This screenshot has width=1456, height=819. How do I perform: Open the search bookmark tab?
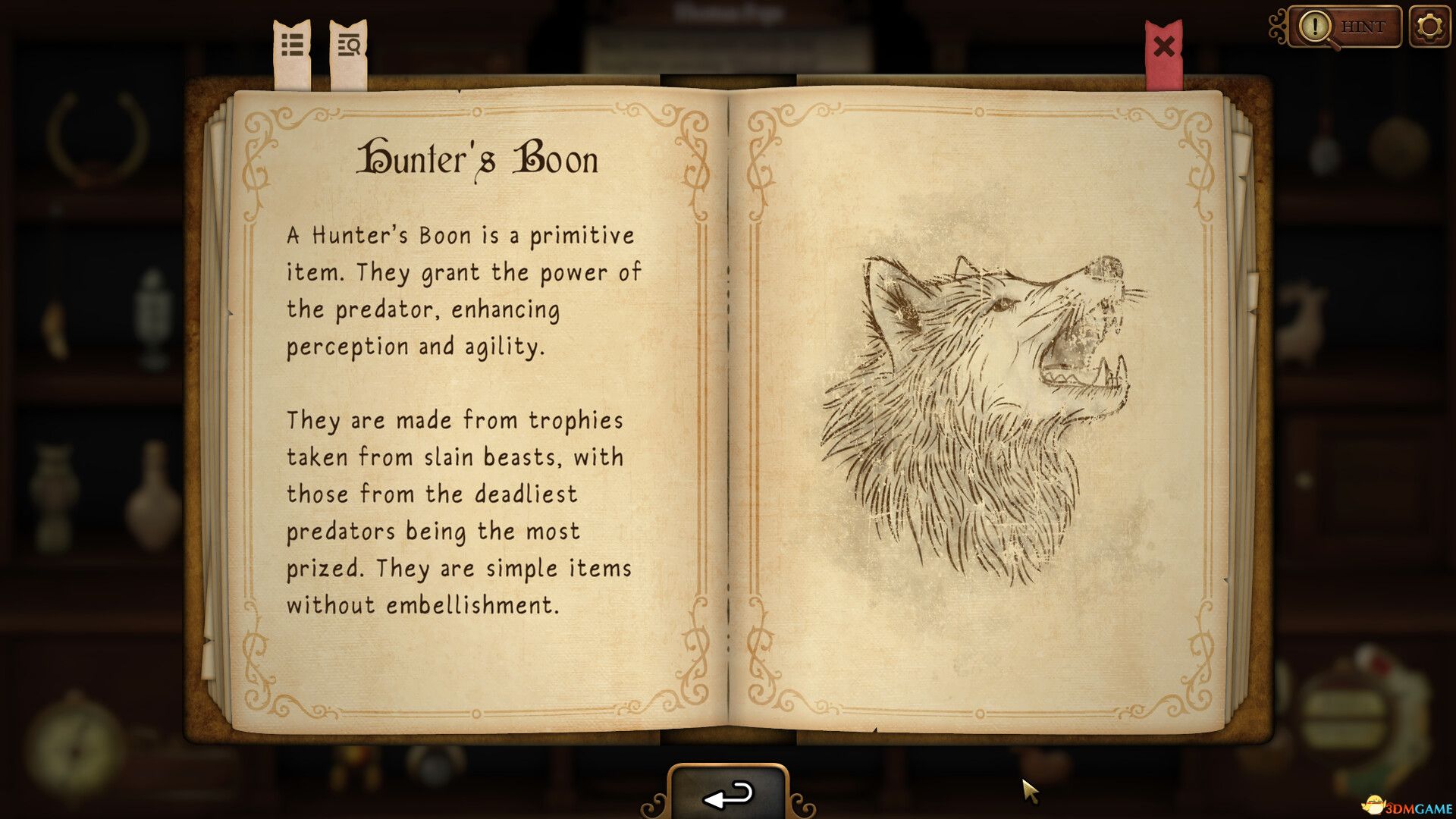(x=349, y=47)
